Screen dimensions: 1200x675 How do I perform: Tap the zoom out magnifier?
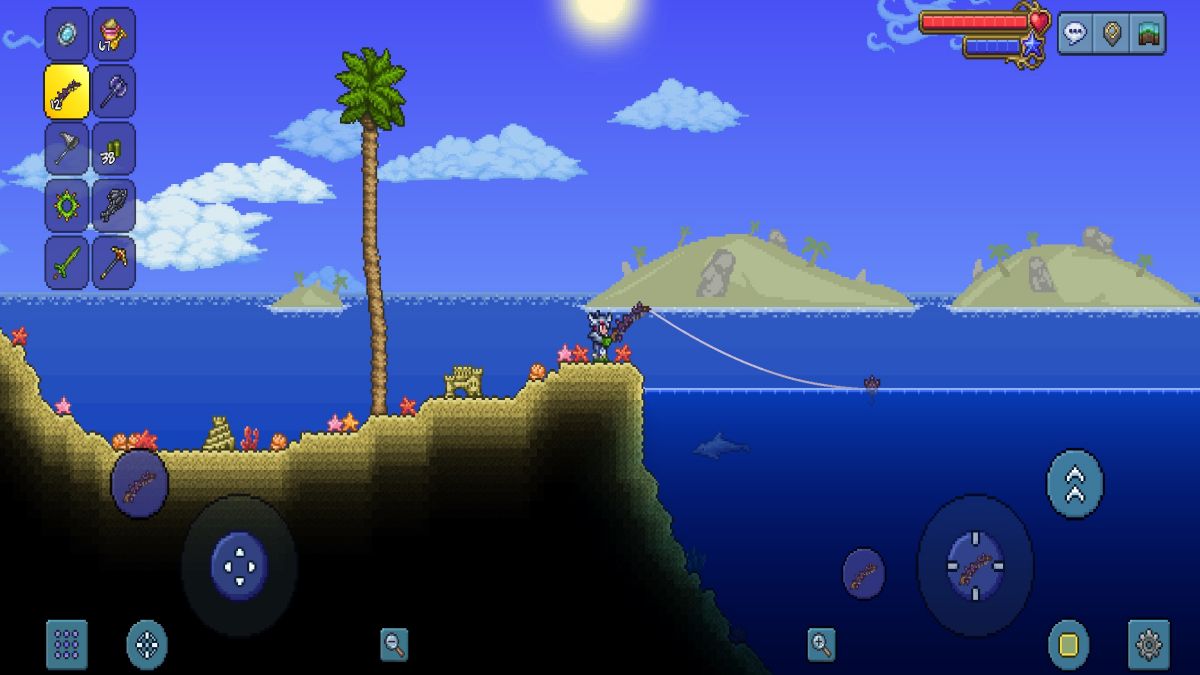pyautogui.click(x=394, y=644)
